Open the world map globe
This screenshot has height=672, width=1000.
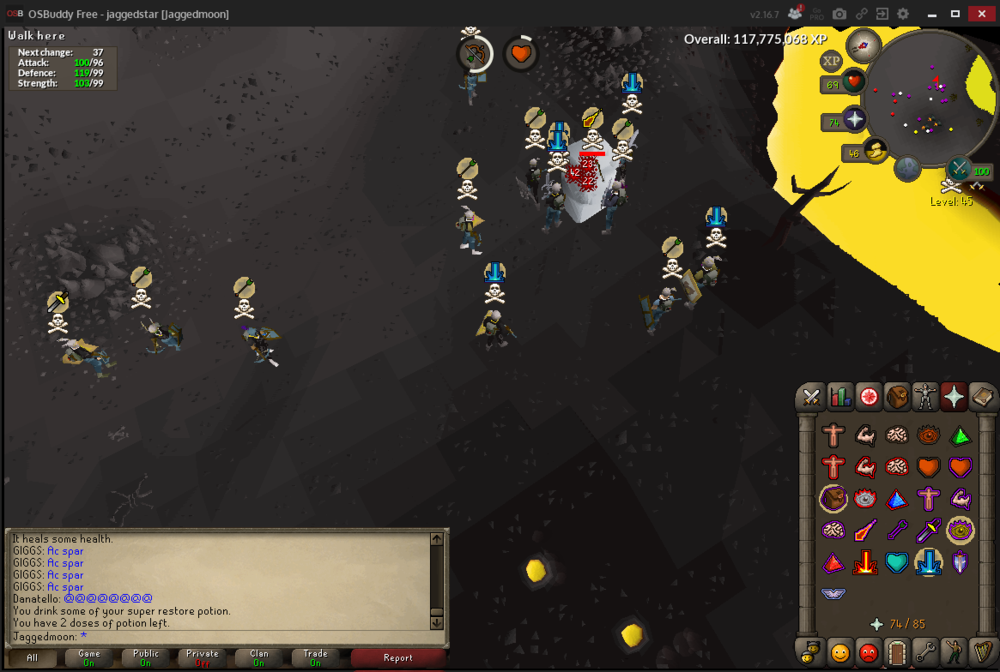pos(908,168)
